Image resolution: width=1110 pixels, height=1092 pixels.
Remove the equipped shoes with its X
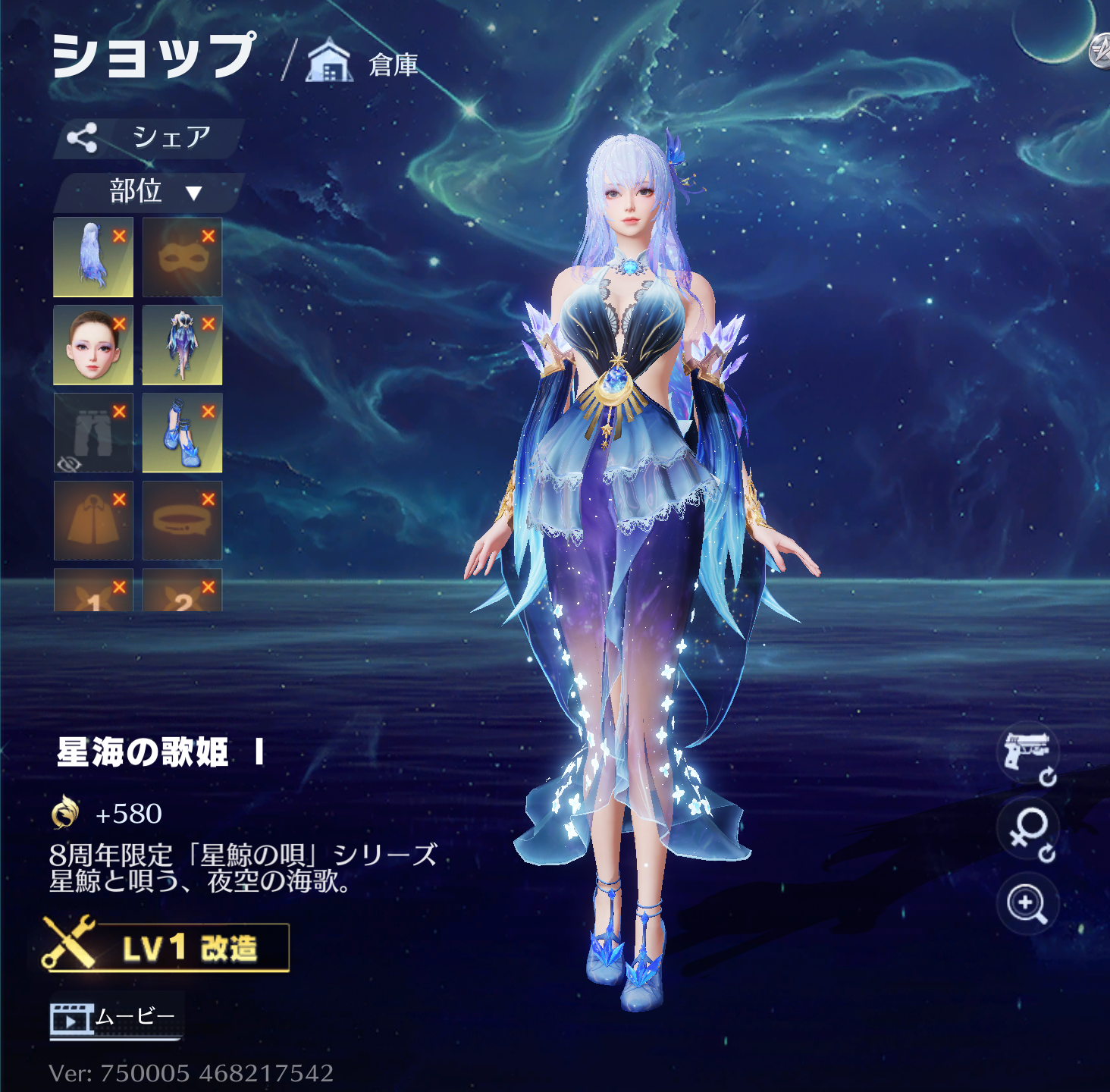(x=209, y=412)
